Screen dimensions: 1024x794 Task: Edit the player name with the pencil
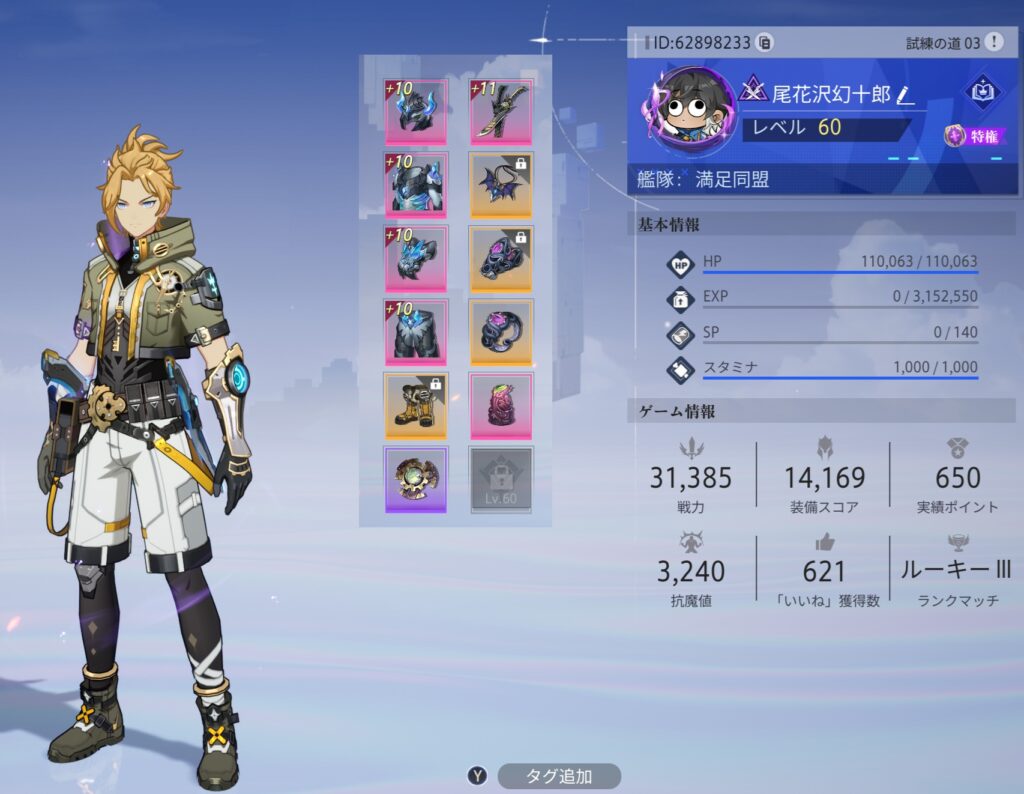(905, 95)
